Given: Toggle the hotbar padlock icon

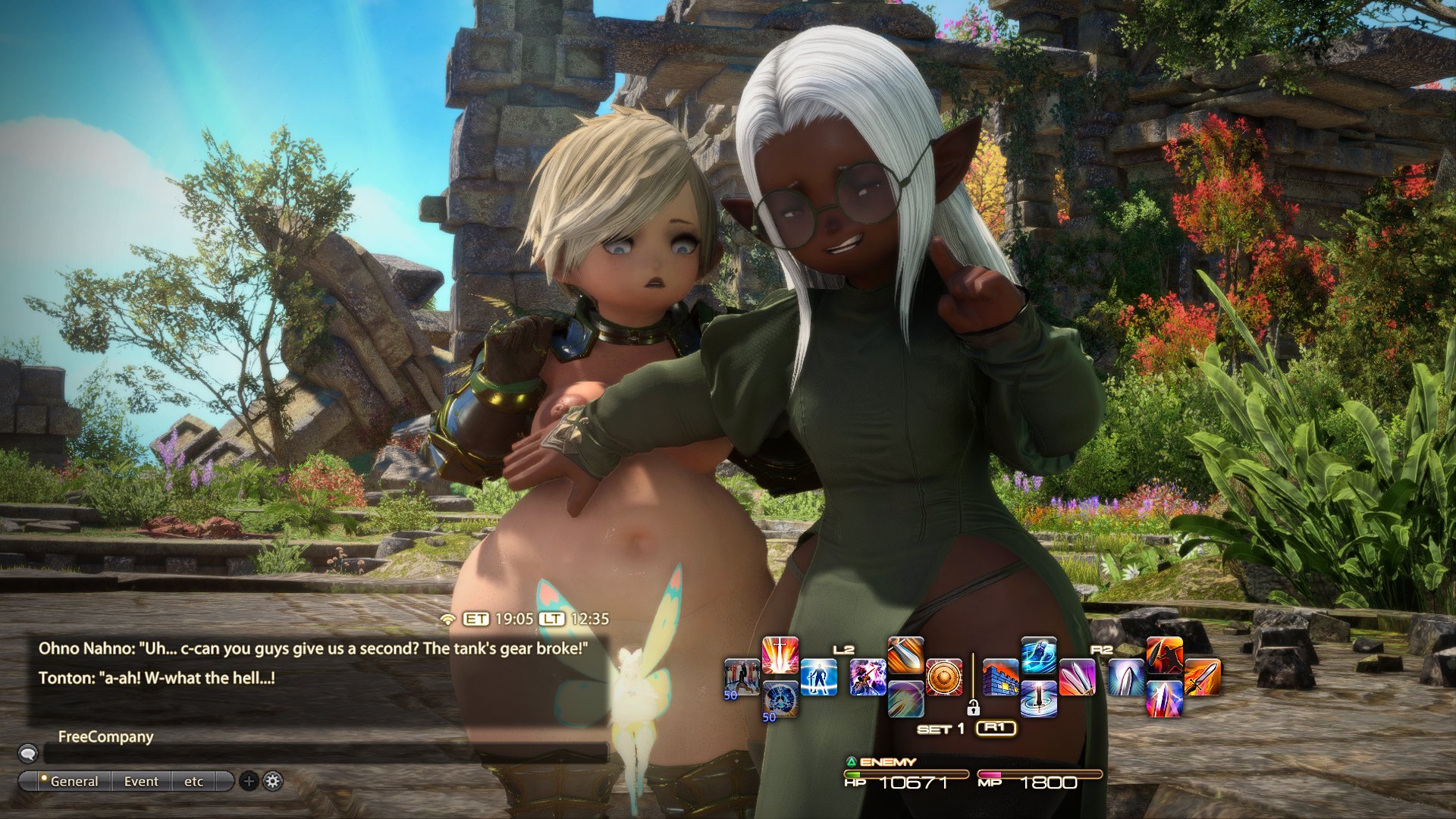Looking at the screenshot, I should [973, 708].
